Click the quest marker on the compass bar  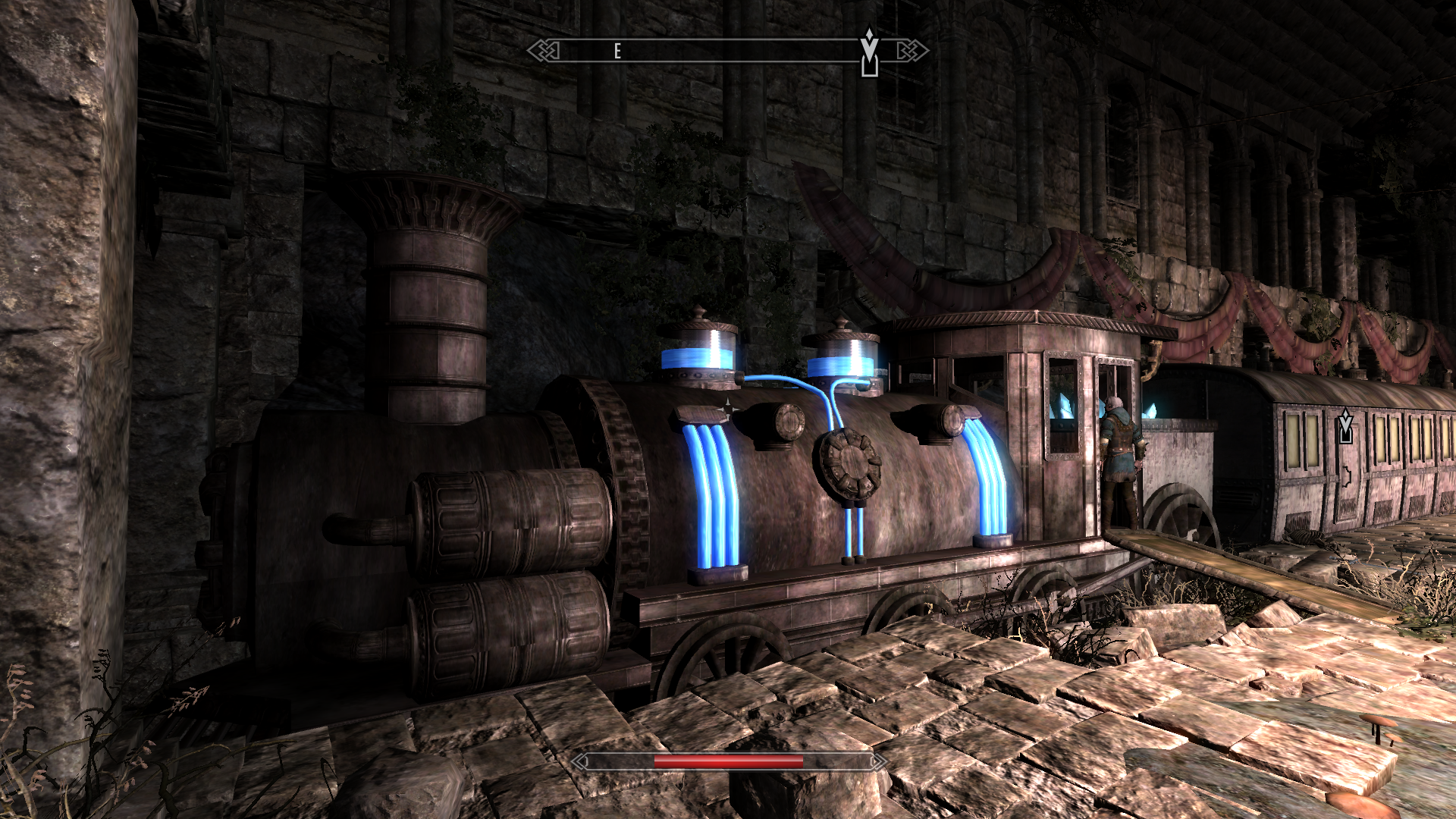point(869,53)
